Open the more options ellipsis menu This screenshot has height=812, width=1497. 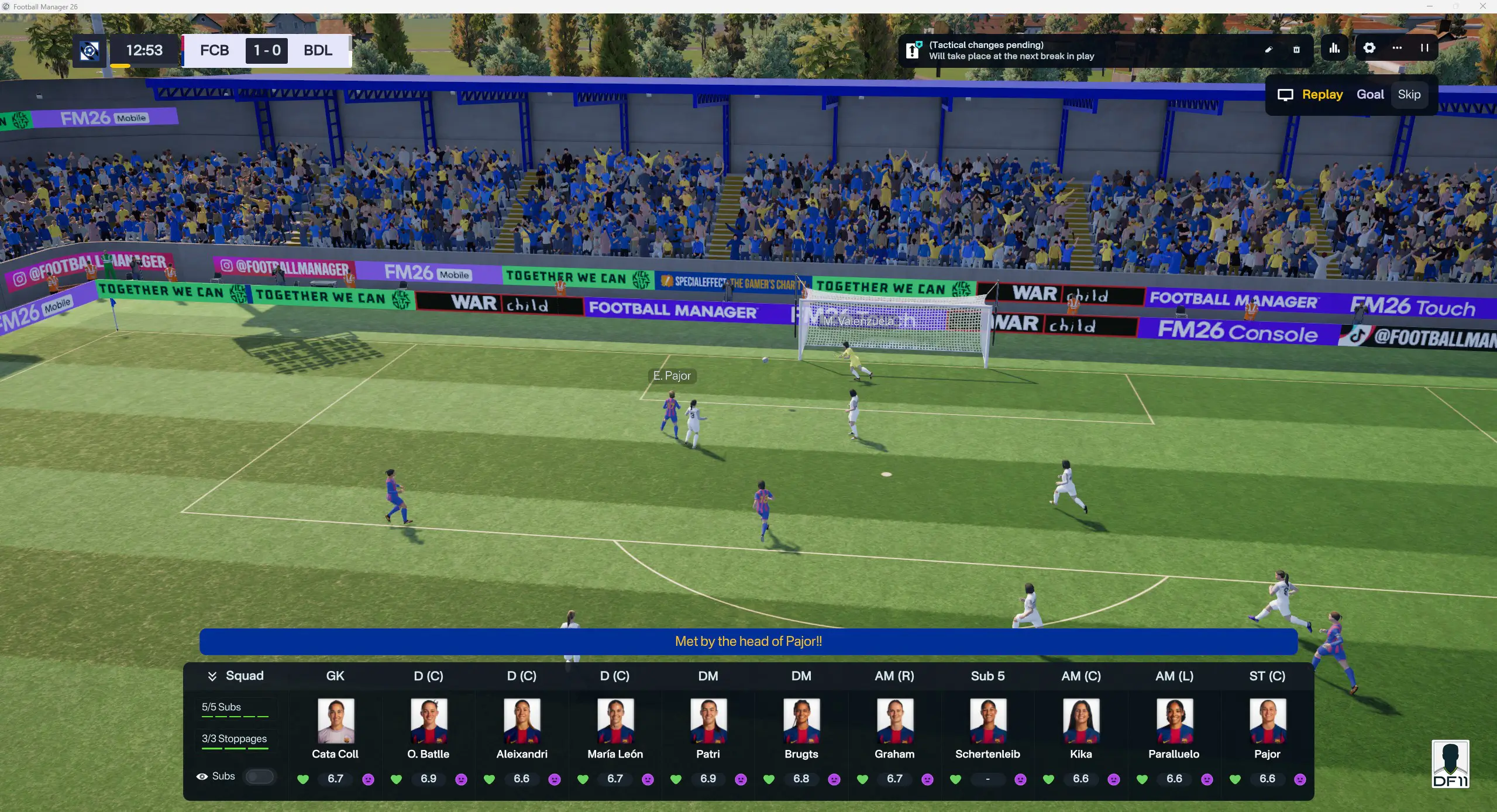click(x=1396, y=48)
